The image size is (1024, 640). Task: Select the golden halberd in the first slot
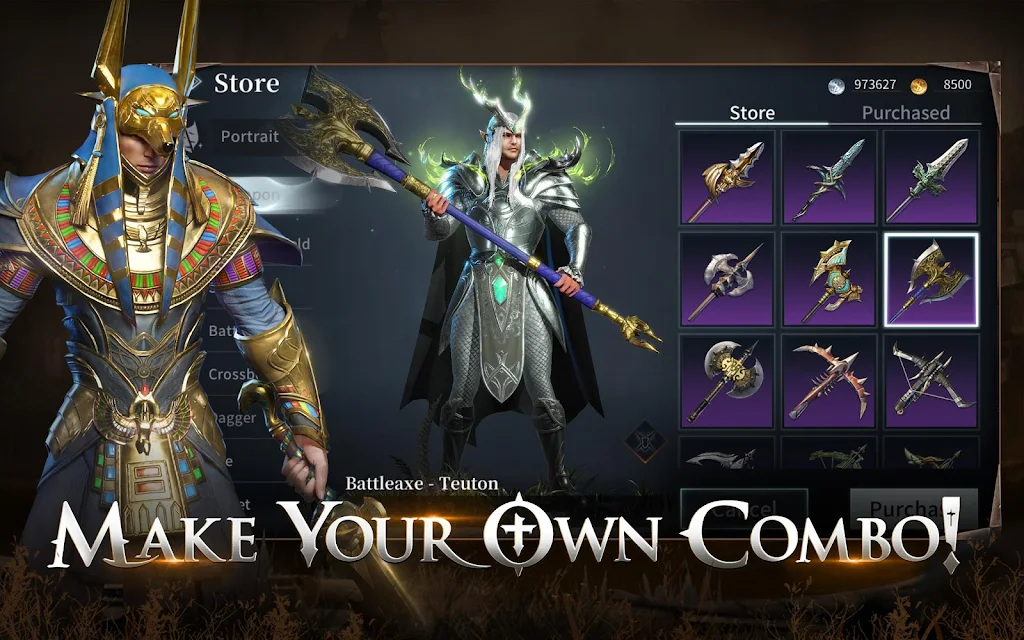click(727, 178)
